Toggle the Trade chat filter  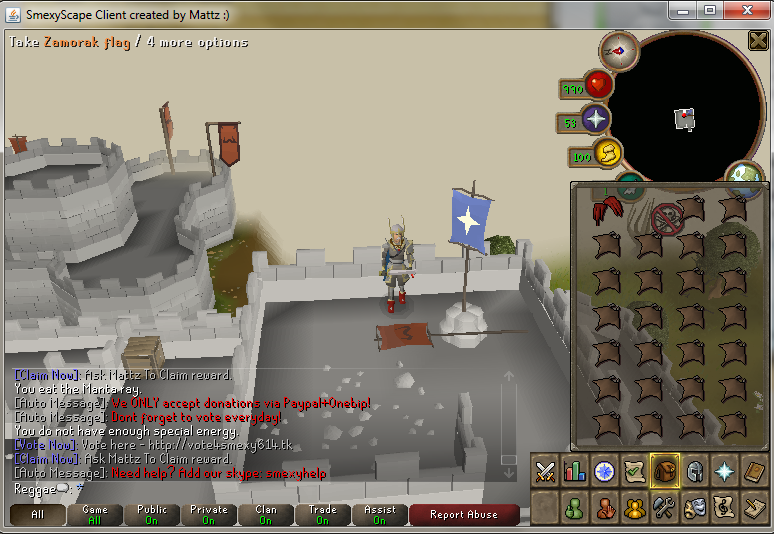coord(323,514)
